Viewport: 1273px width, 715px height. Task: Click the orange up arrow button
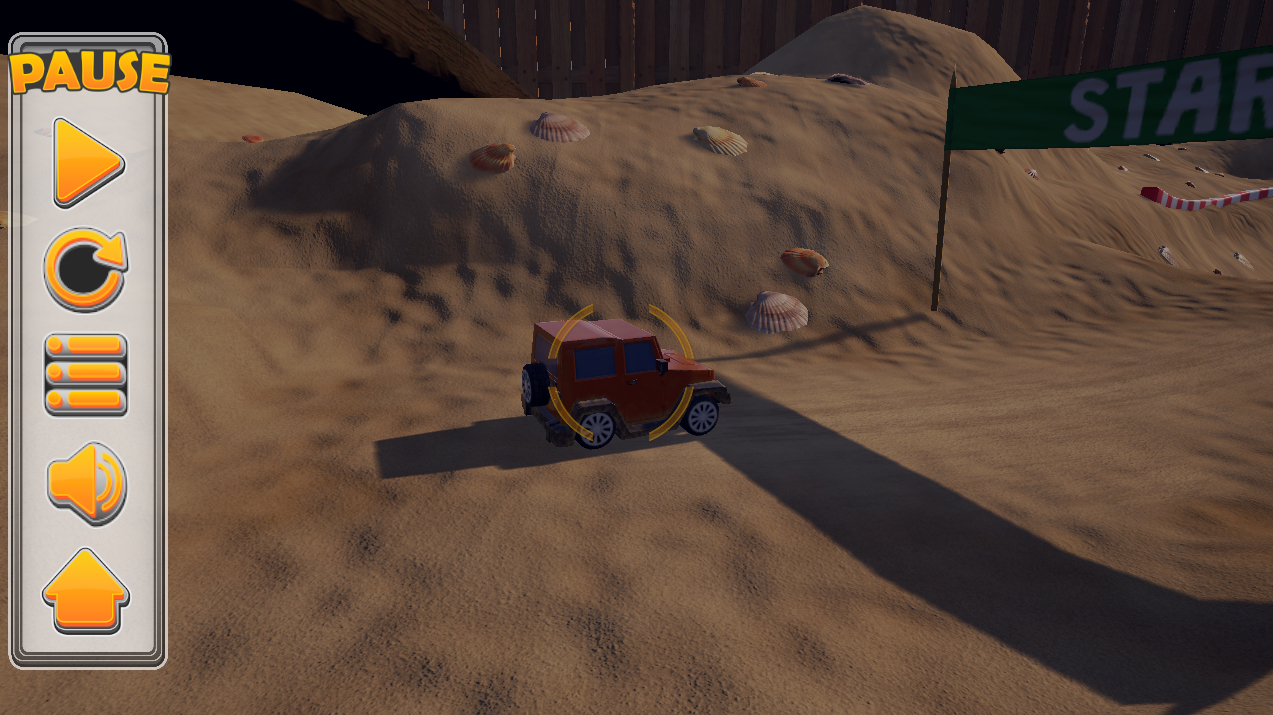pos(86,590)
